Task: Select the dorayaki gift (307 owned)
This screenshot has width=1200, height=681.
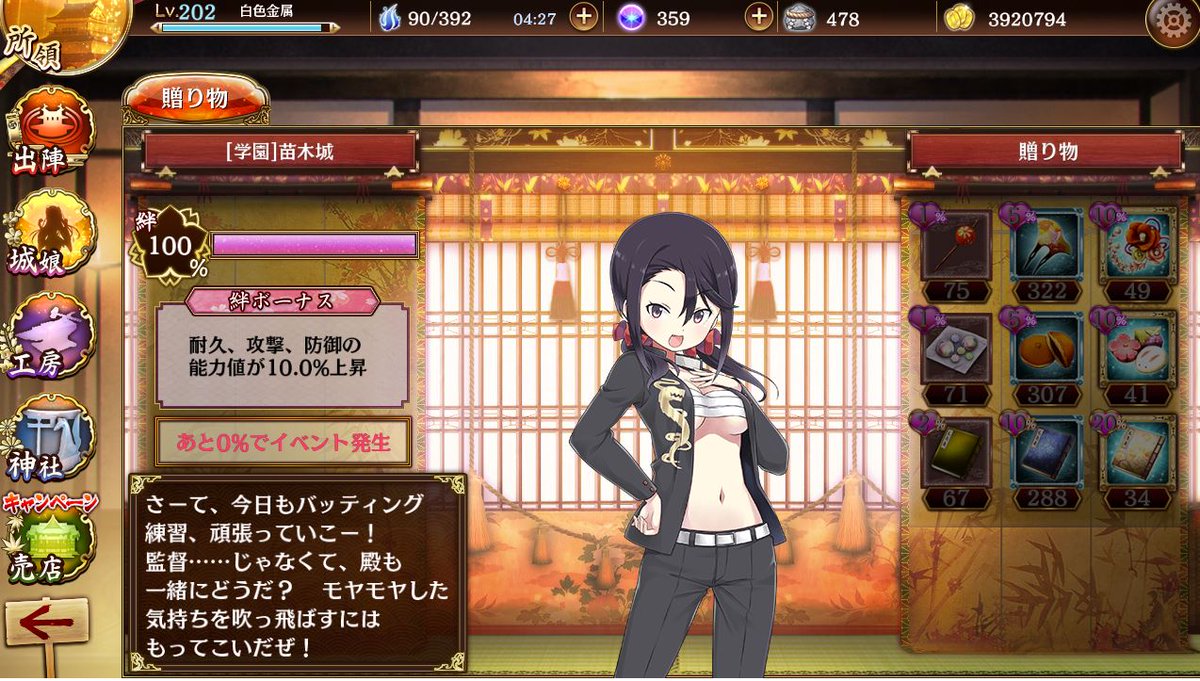Action: tap(1047, 349)
